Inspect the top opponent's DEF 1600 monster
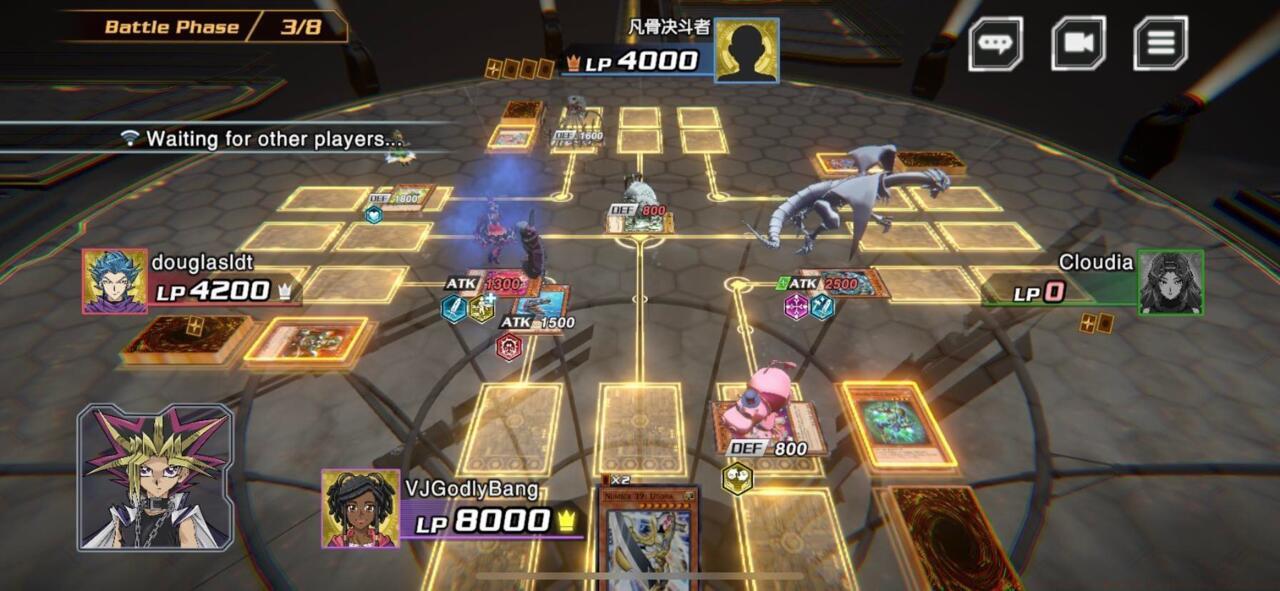 (x=577, y=134)
